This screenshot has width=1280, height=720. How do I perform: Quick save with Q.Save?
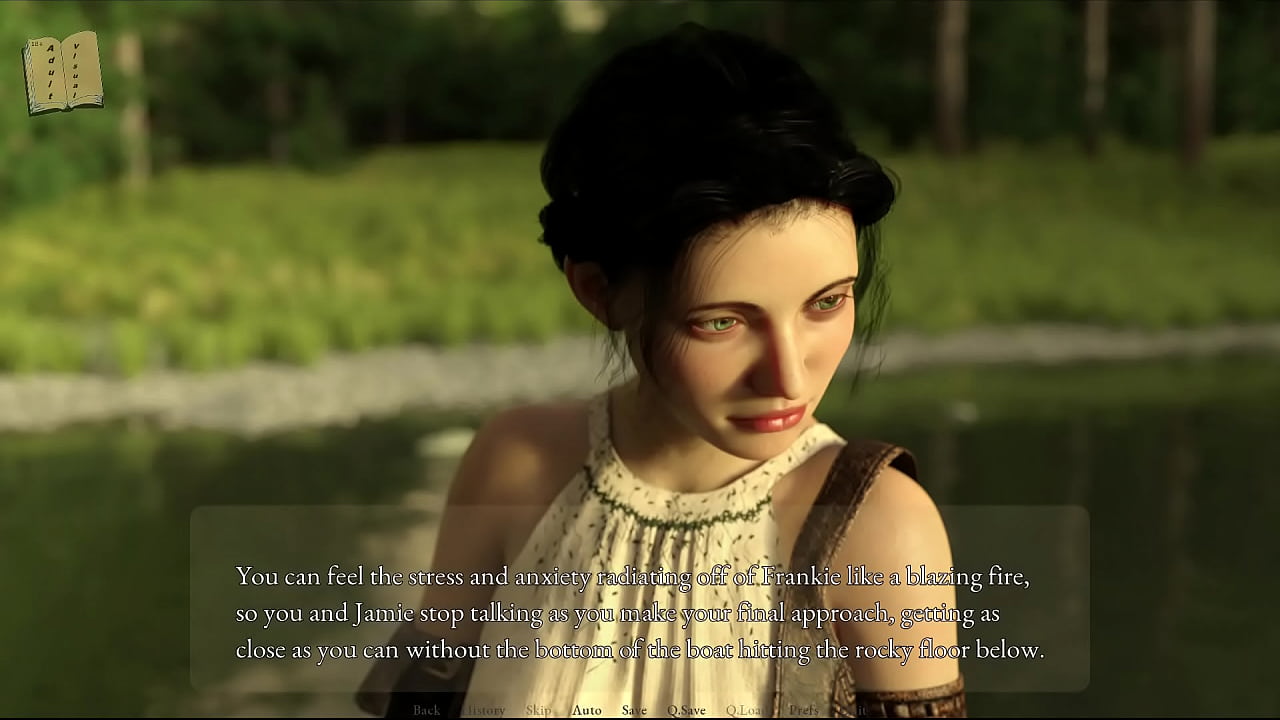click(x=686, y=710)
